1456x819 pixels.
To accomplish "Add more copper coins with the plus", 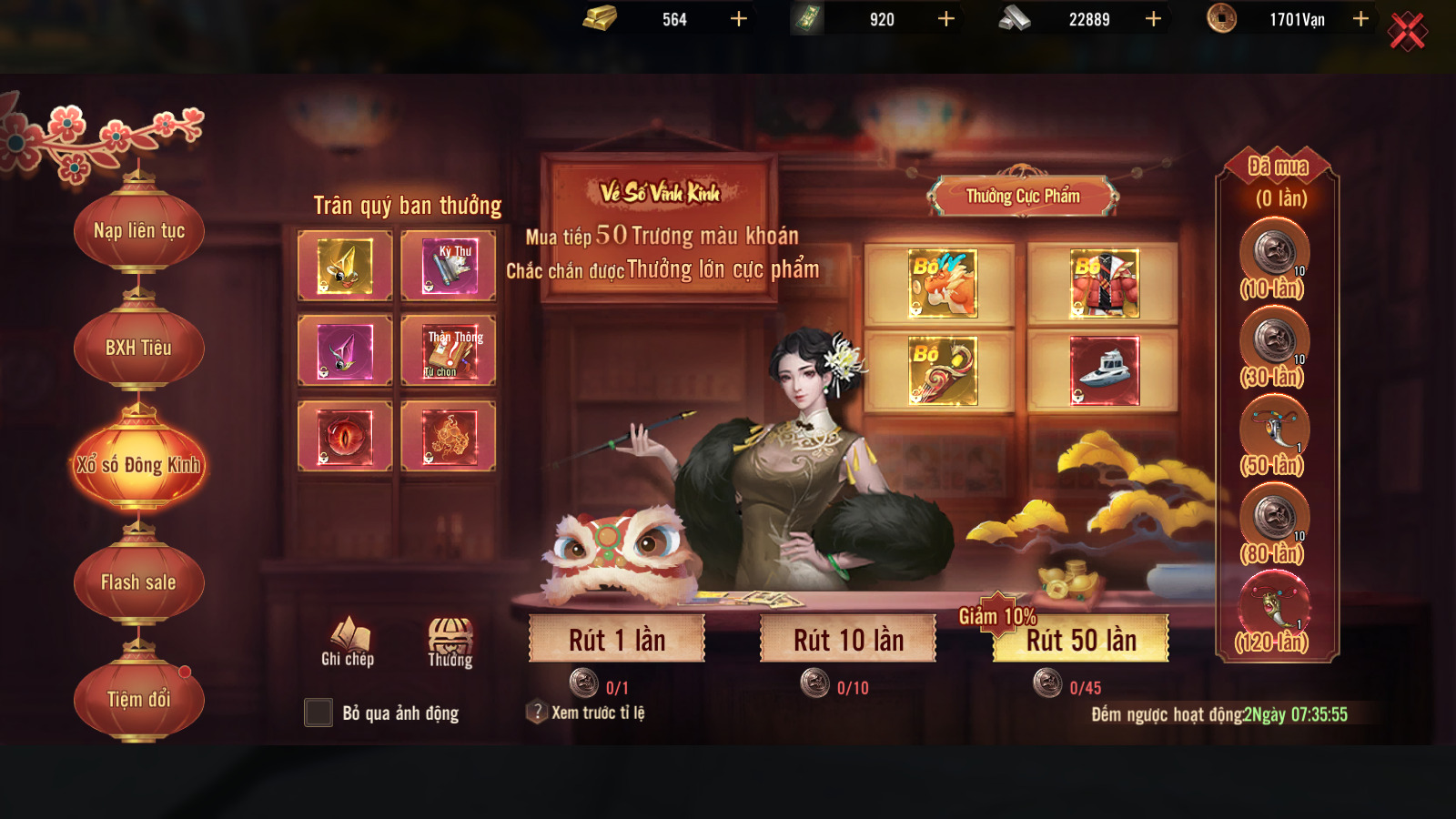I will pos(1360,19).
